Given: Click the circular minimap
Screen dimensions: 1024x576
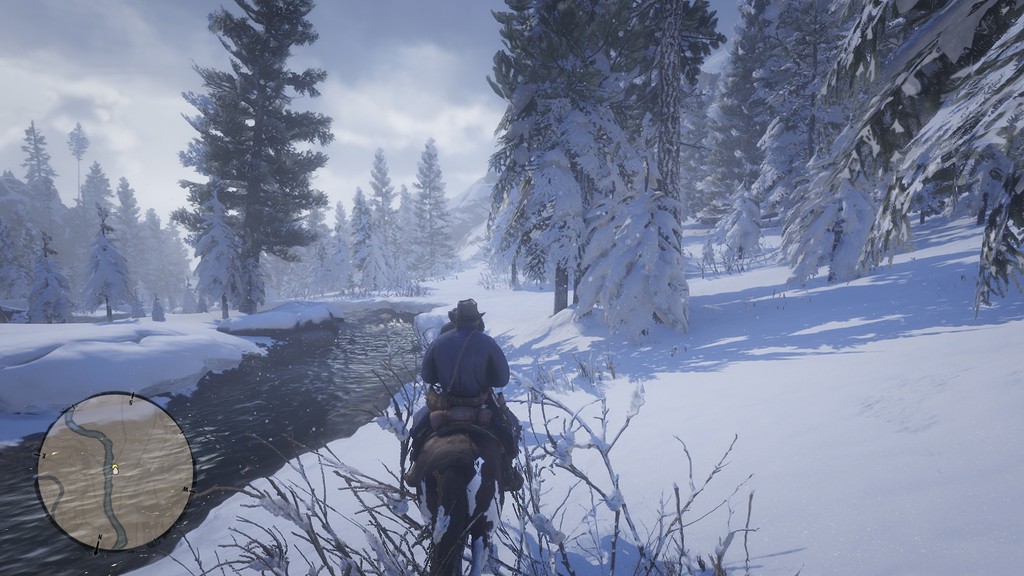Looking at the screenshot, I should [115, 471].
